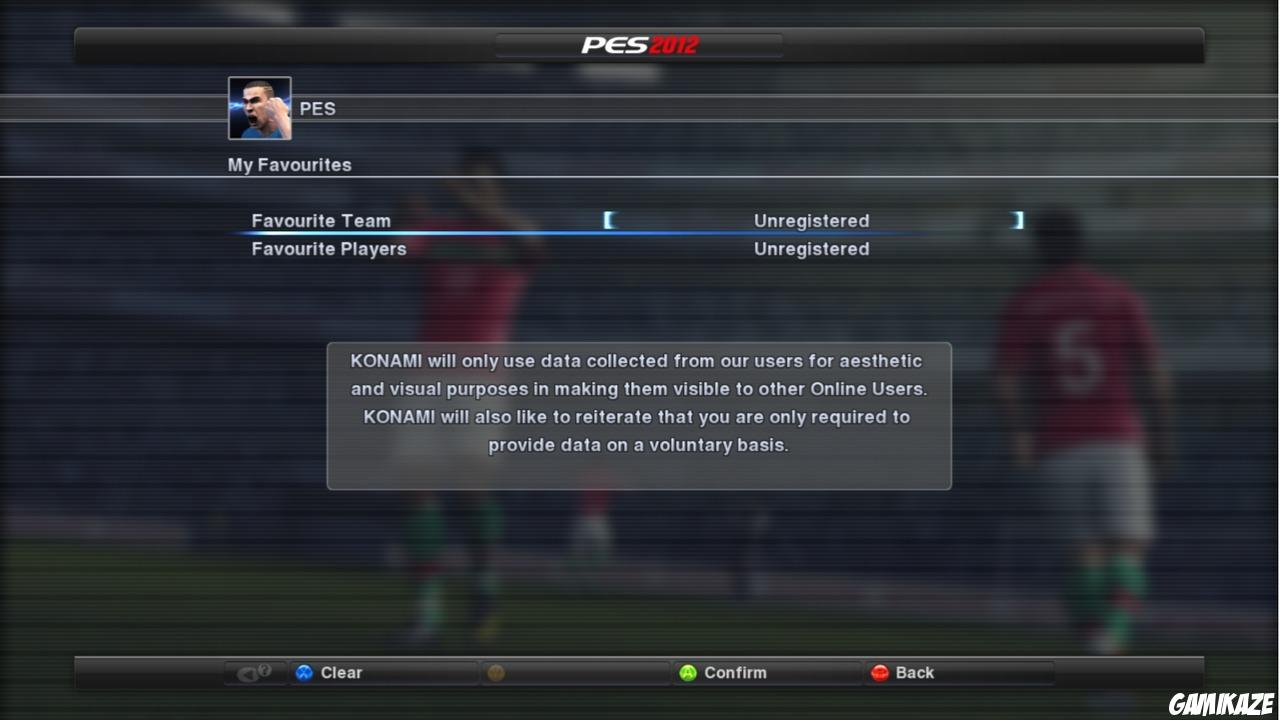Select the My Favourites header
This screenshot has width=1280, height=720.
(289, 164)
